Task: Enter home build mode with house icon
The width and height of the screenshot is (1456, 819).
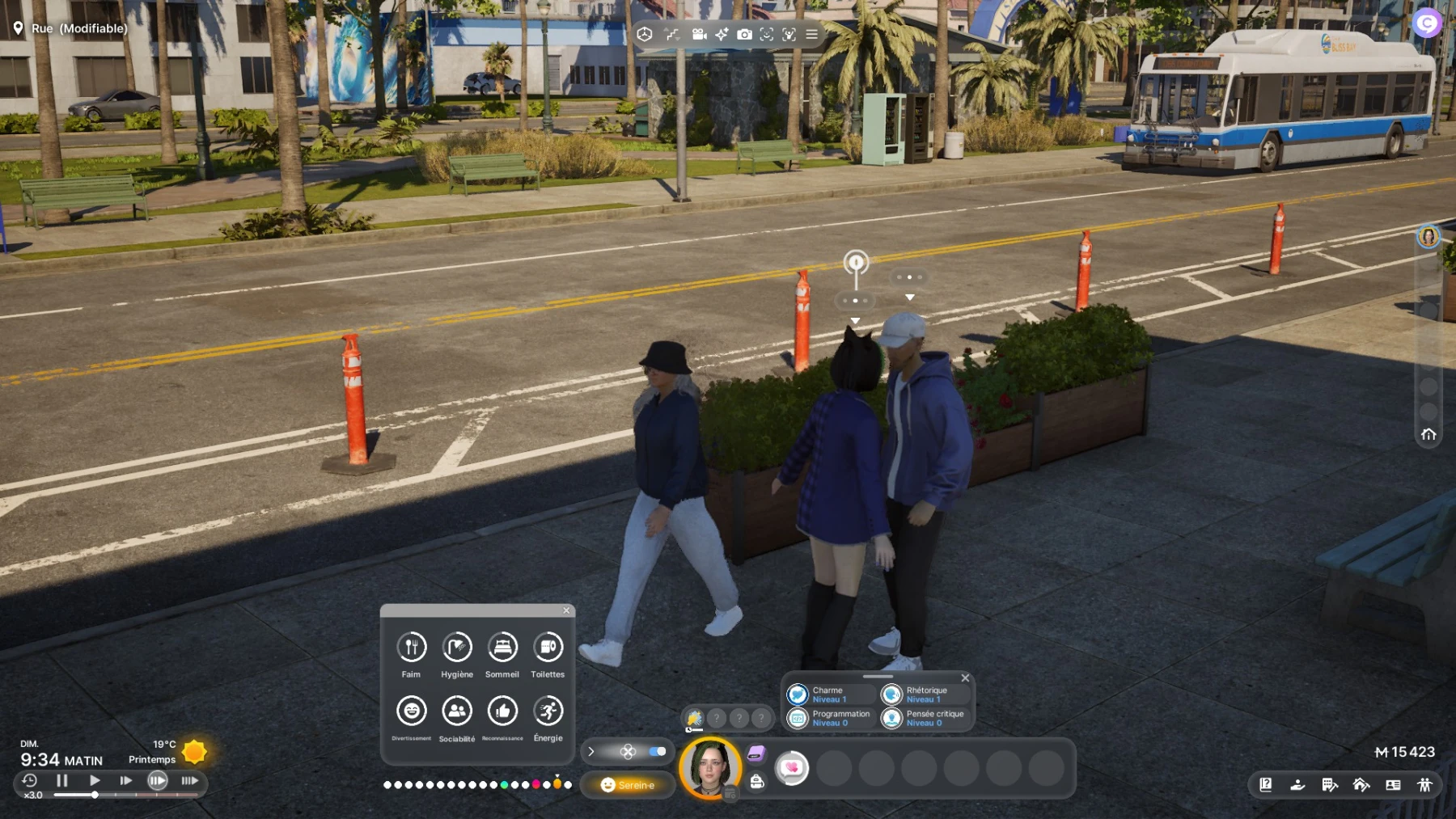Action: point(1361,784)
